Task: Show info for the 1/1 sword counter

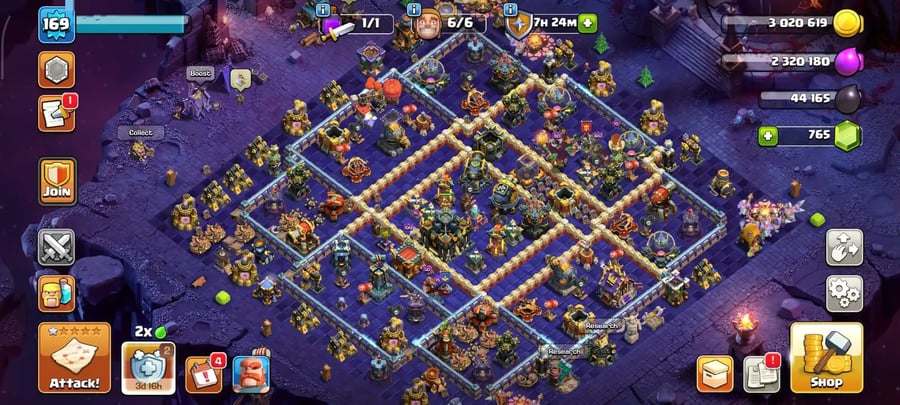Action: 323,9
